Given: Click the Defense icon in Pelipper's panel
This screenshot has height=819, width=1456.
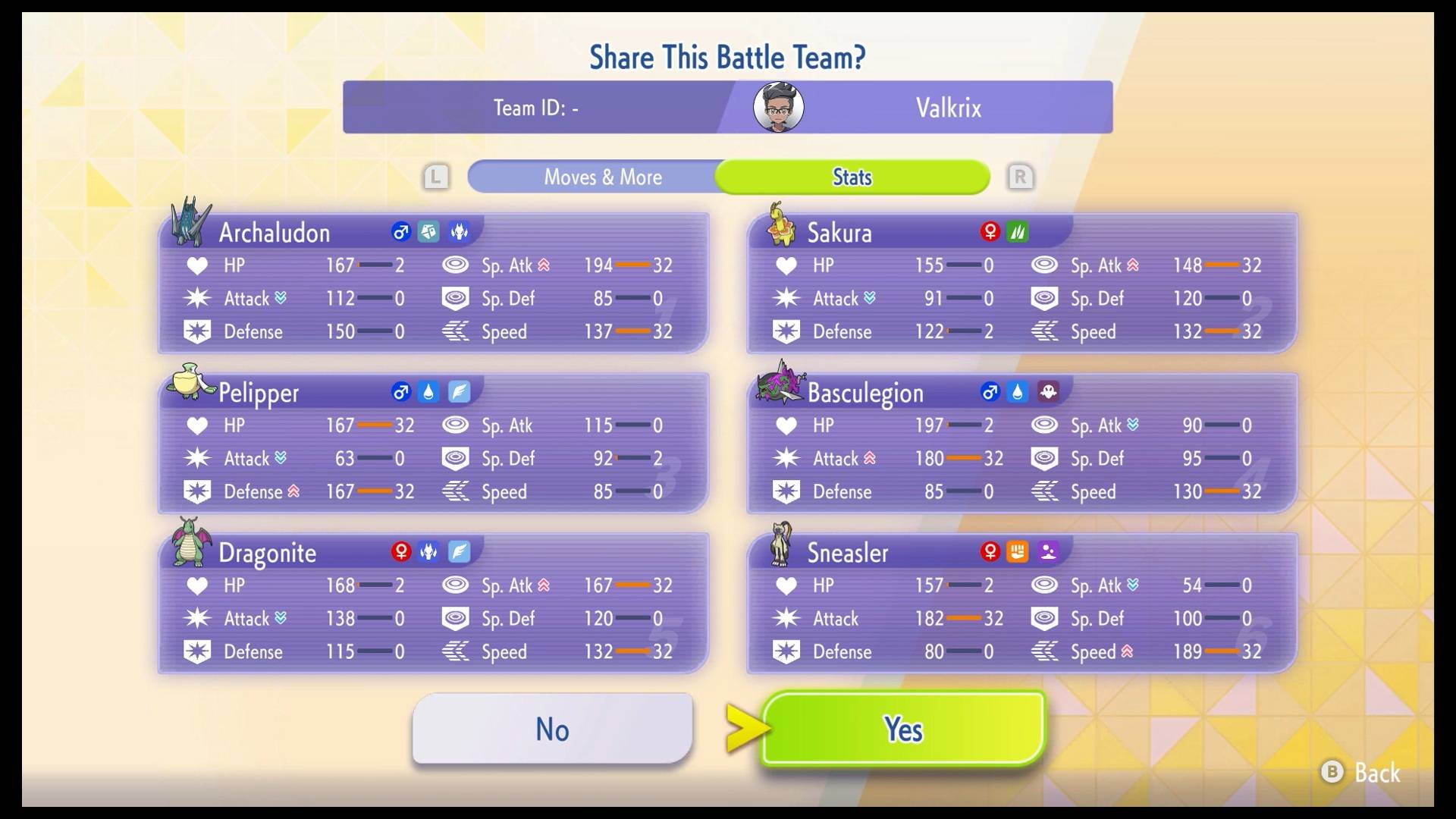Looking at the screenshot, I should (197, 491).
